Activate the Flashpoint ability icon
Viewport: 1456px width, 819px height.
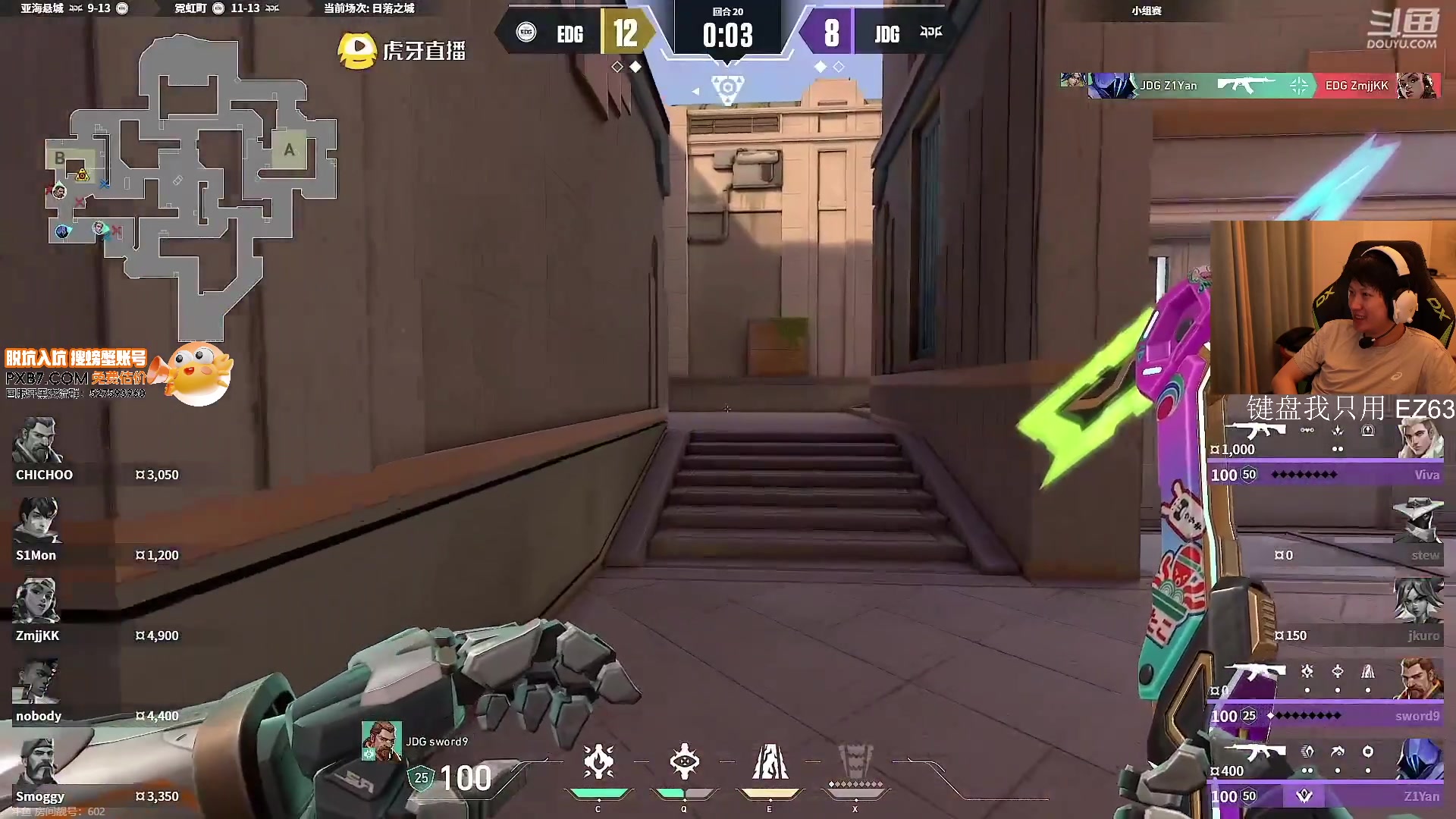(x=684, y=762)
